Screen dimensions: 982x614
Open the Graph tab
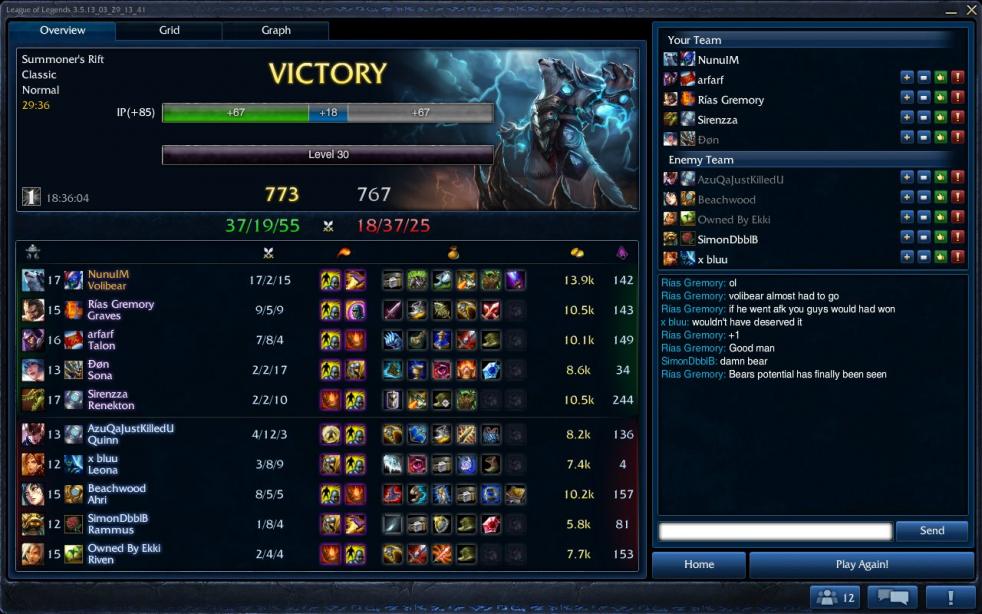[276, 30]
